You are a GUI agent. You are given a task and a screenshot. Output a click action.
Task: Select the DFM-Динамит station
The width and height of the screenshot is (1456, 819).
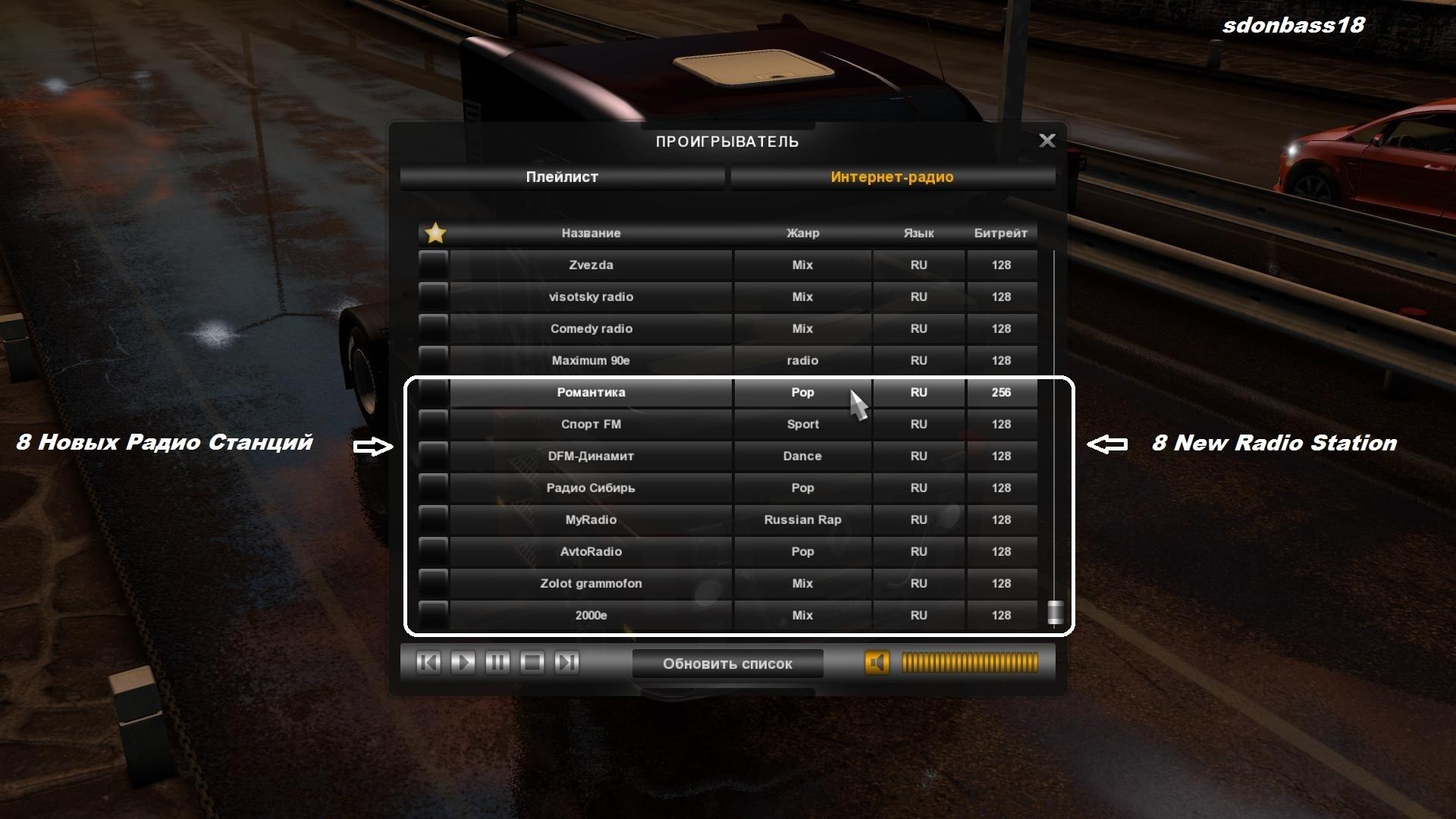pos(591,457)
